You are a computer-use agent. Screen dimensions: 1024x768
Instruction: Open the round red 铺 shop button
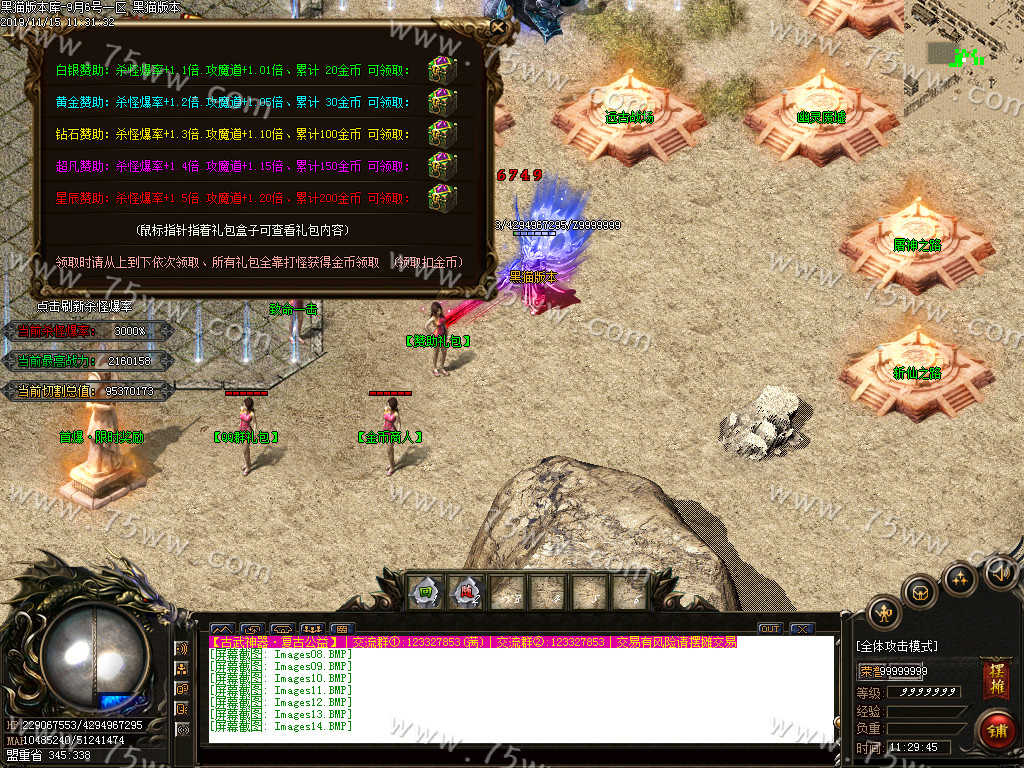[995, 730]
